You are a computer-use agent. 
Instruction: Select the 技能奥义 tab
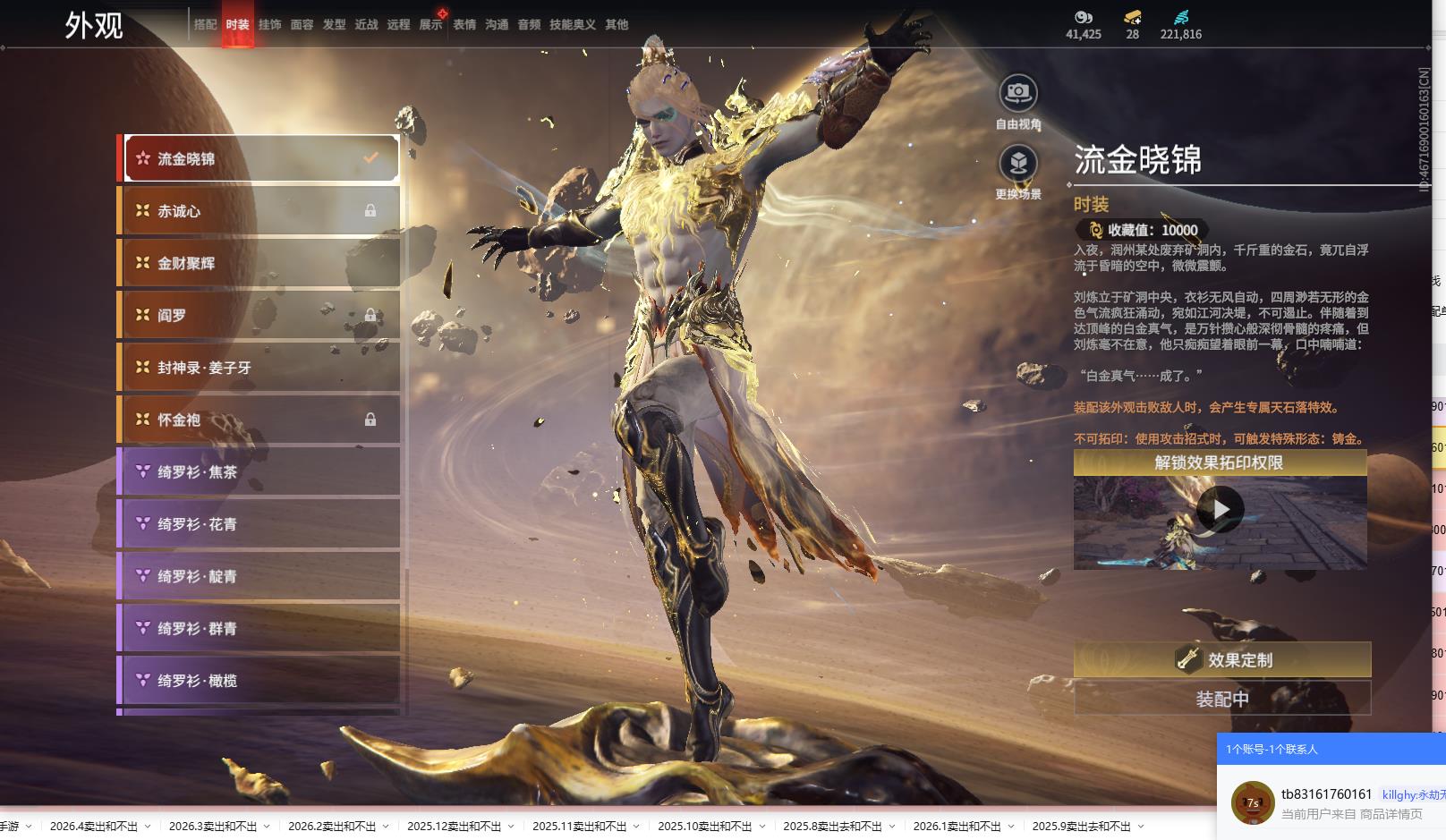pos(572,25)
